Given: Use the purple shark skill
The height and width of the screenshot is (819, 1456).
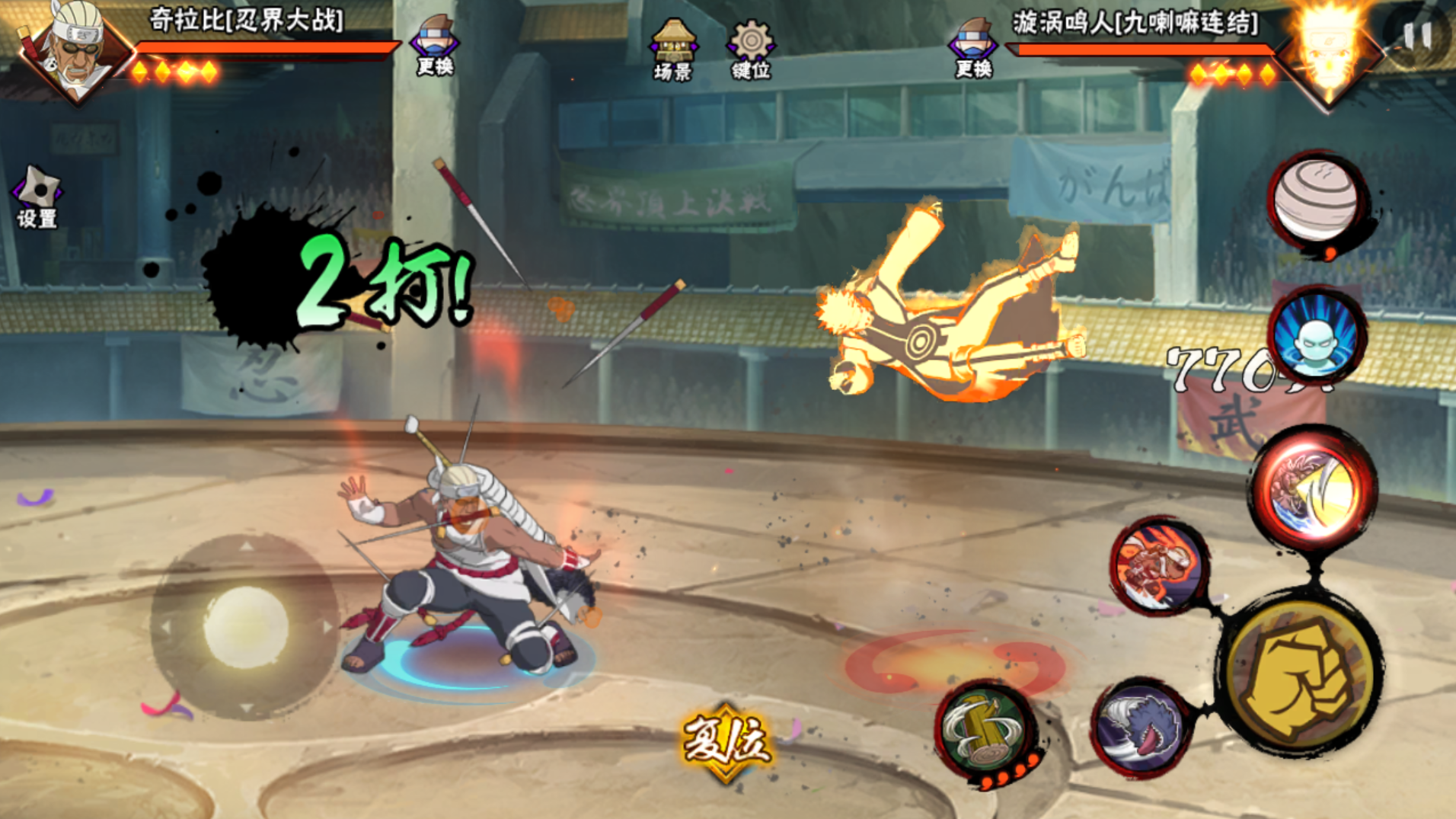Looking at the screenshot, I should (1140, 727).
